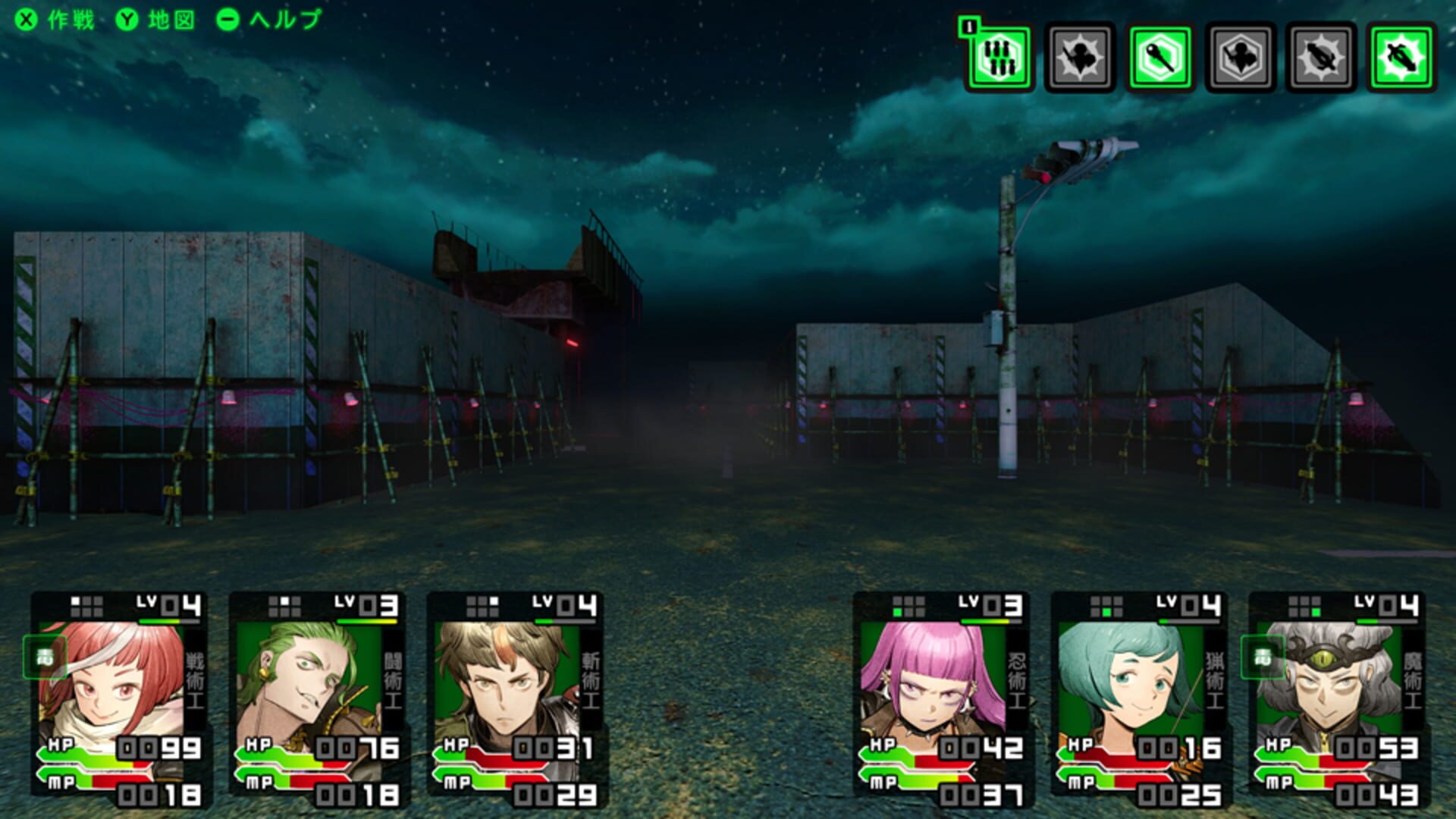Toggle the green grid indicator on the 闘術工 card

[284, 605]
